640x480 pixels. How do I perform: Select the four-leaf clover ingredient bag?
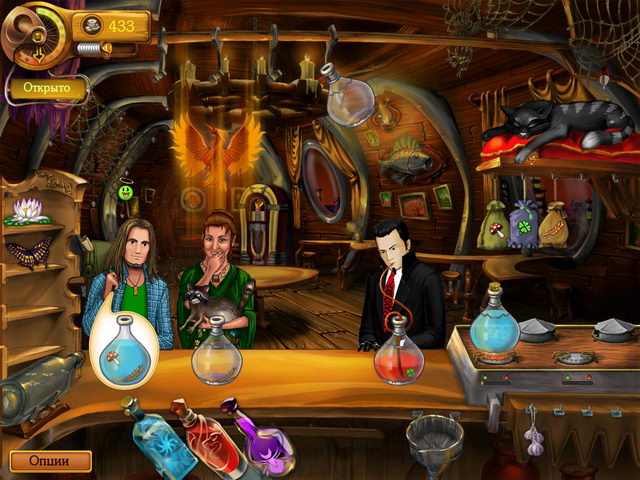(x=523, y=224)
